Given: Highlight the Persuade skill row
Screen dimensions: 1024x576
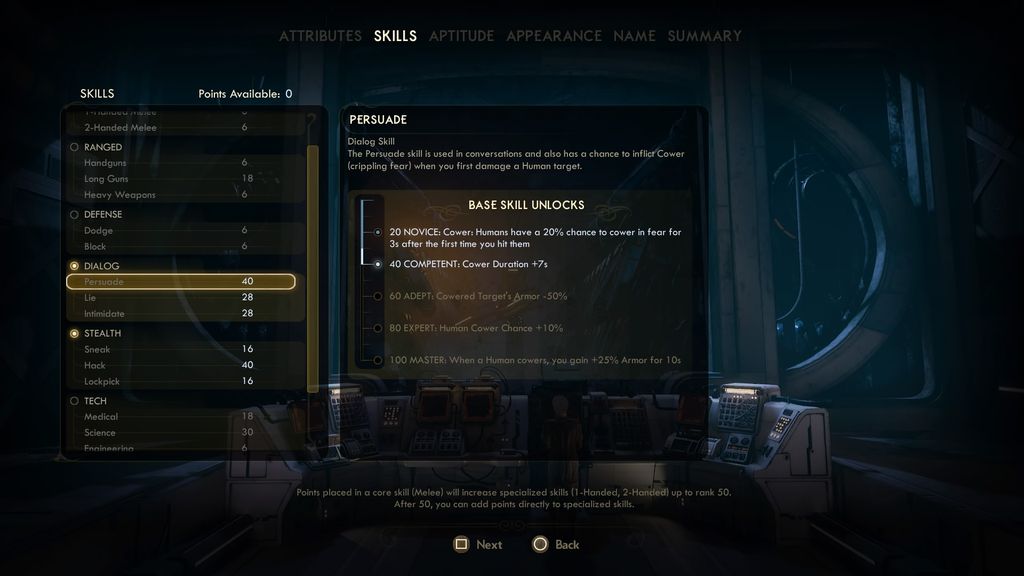Looking at the screenshot, I should [x=181, y=282].
